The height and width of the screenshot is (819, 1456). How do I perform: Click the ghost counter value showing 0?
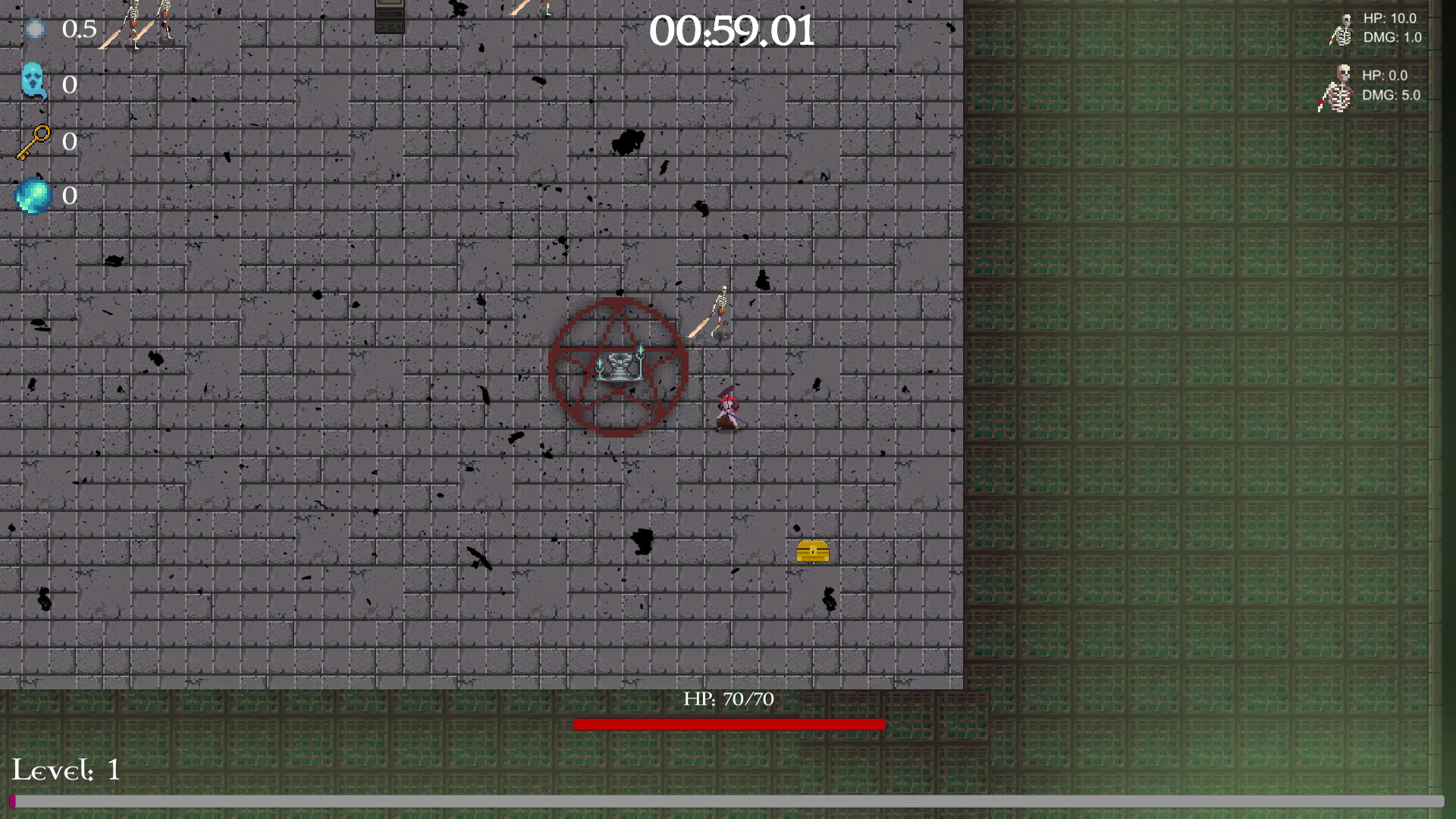[x=71, y=85]
